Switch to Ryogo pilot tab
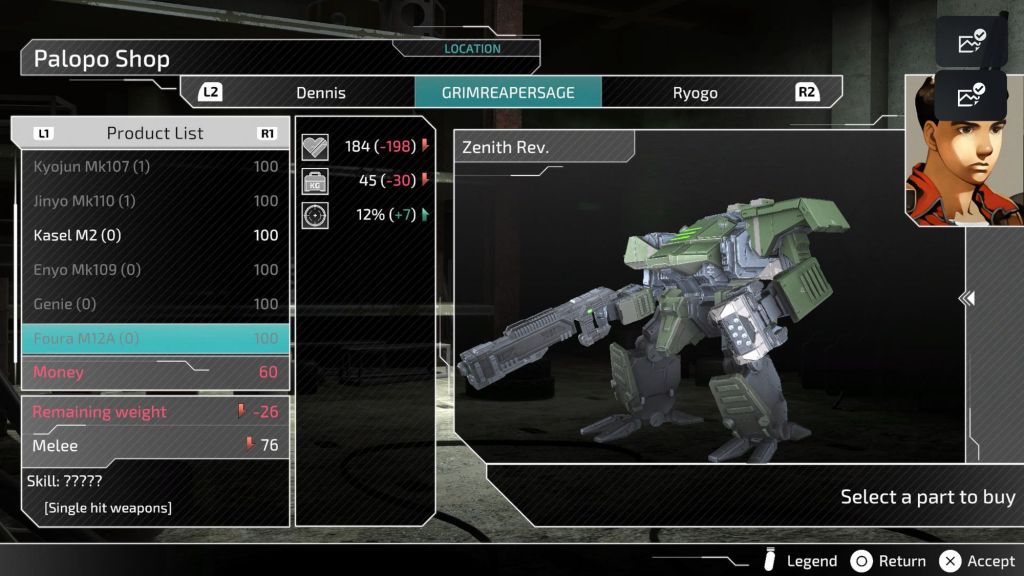 coord(695,93)
